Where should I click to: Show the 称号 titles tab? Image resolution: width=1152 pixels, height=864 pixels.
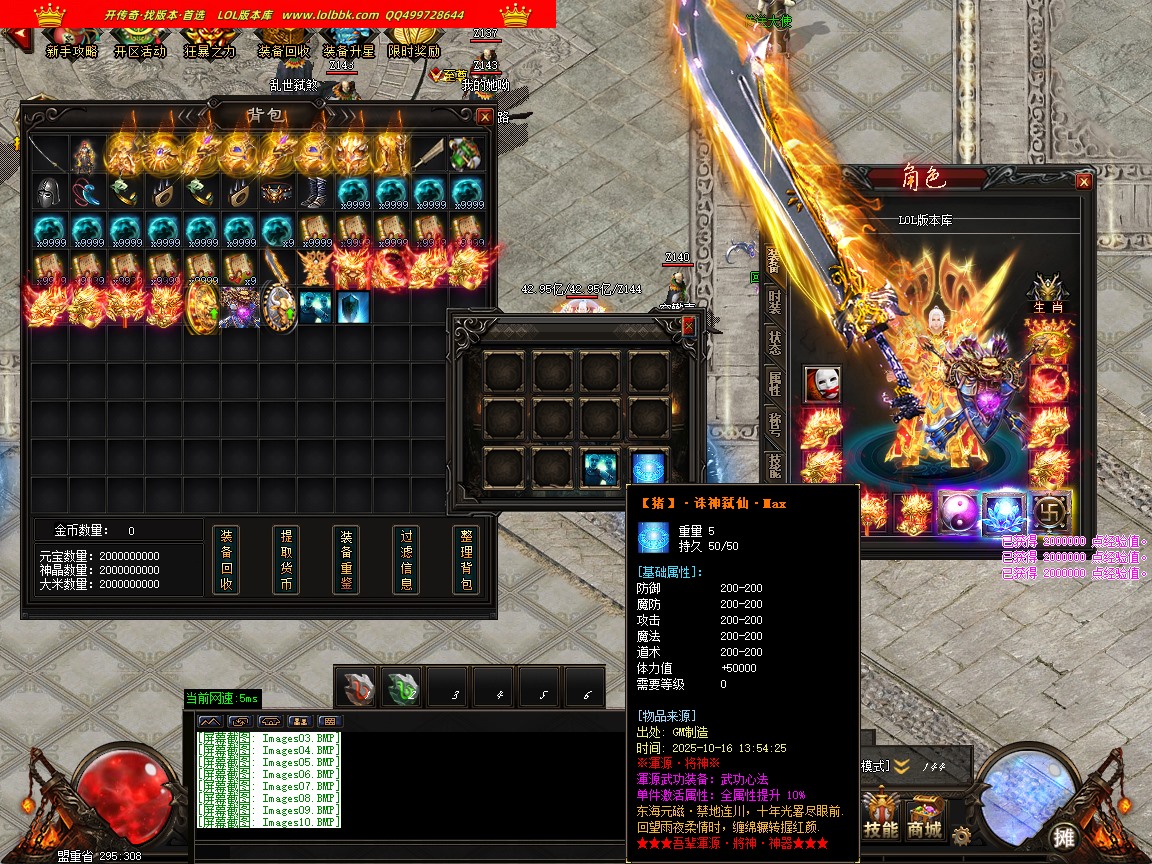click(x=774, y=424)
